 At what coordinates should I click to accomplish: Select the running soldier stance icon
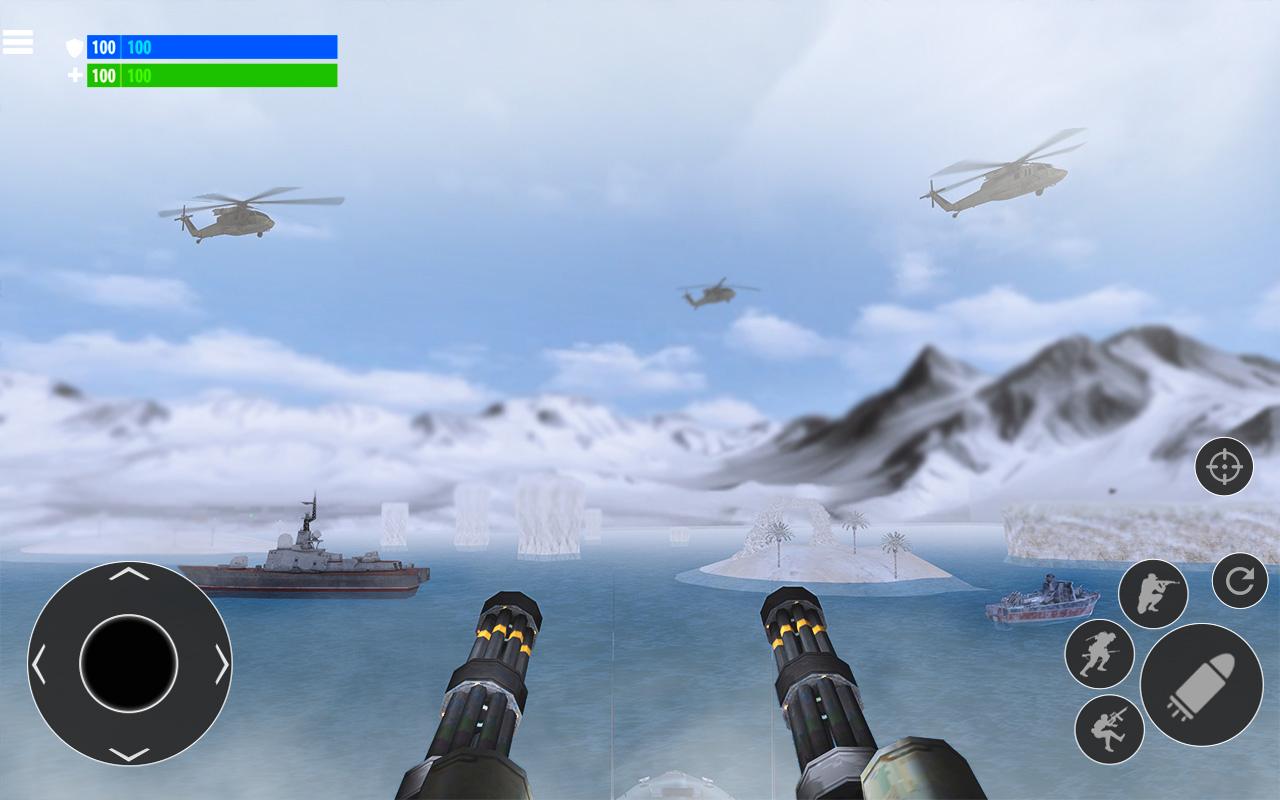point(1100,651)
